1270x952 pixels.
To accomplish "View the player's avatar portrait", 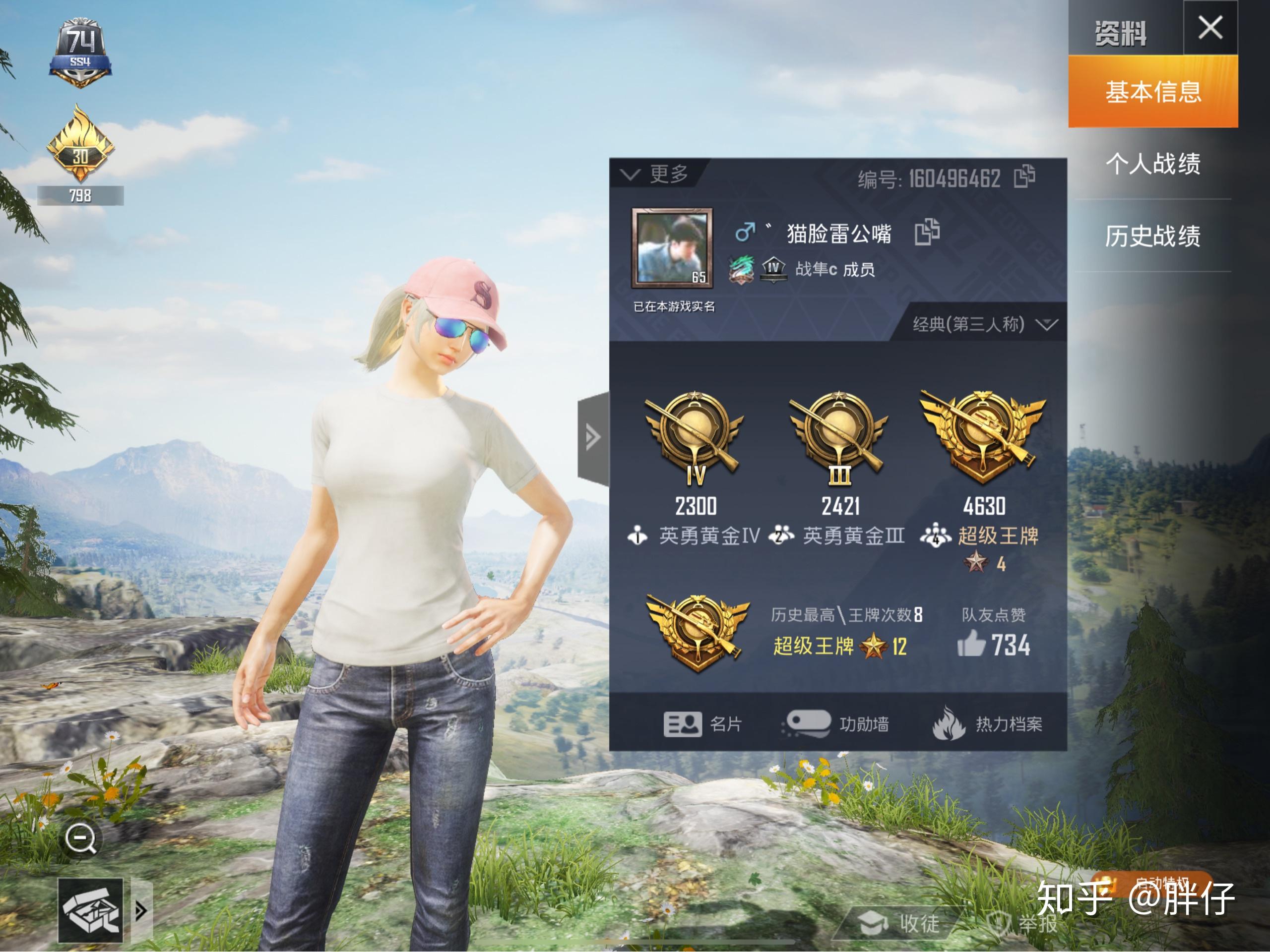I will click(672, 247).
